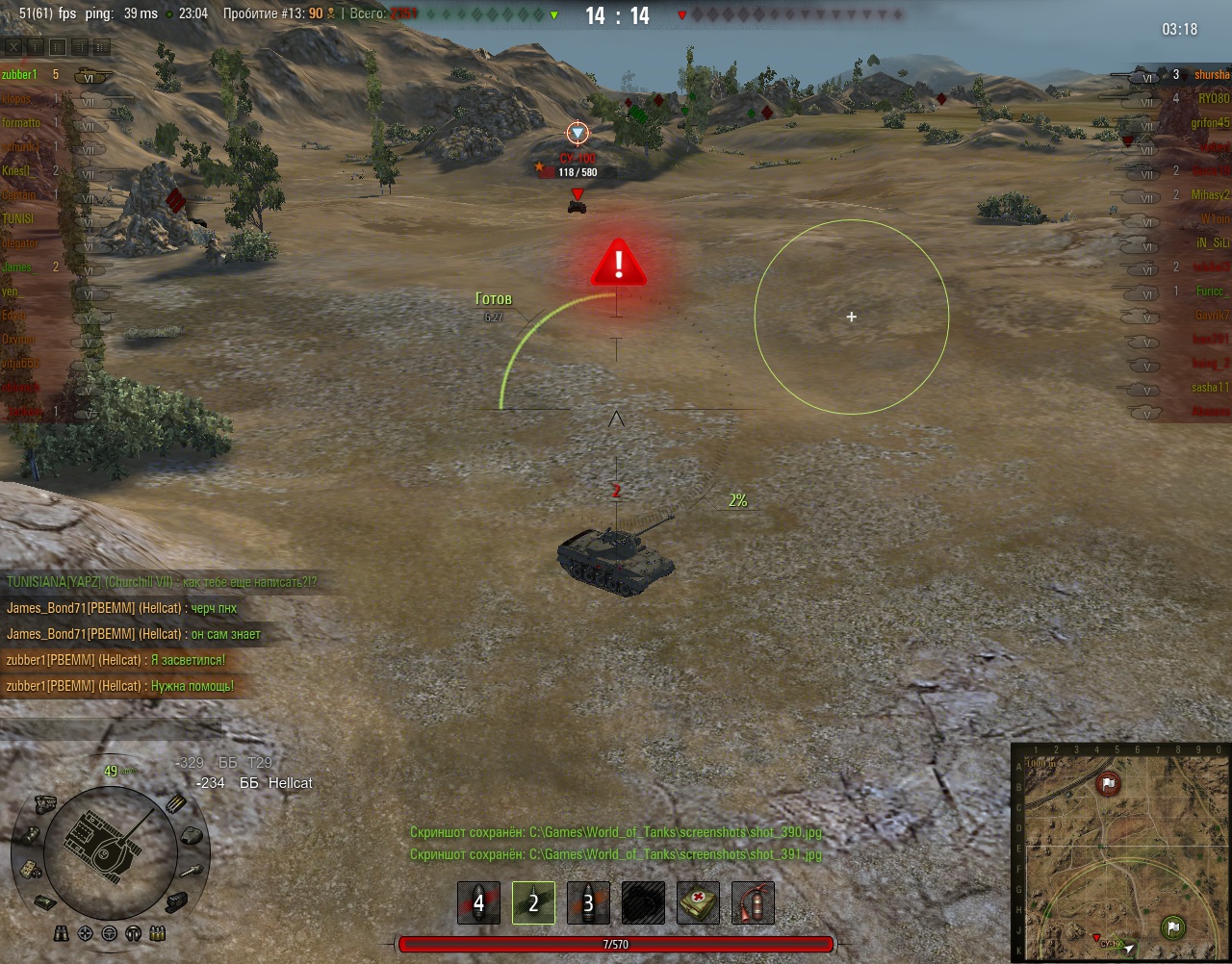Select James_ in the allied player list

[x=17, y=267]
